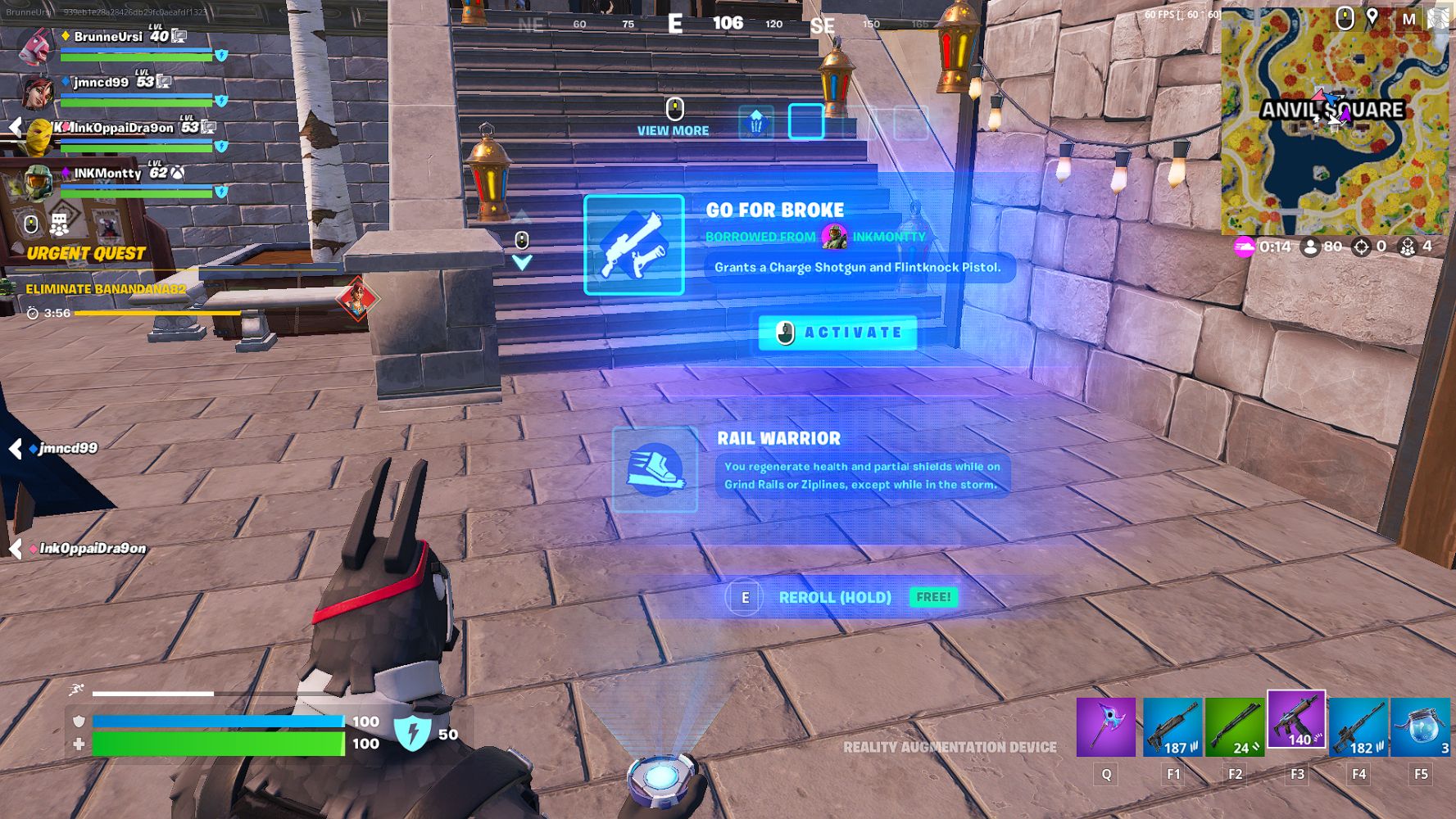The width and height of the screenshot is (1456, 819).
Task: Select squad member INKMontty in team list
Action: point(108,174)
